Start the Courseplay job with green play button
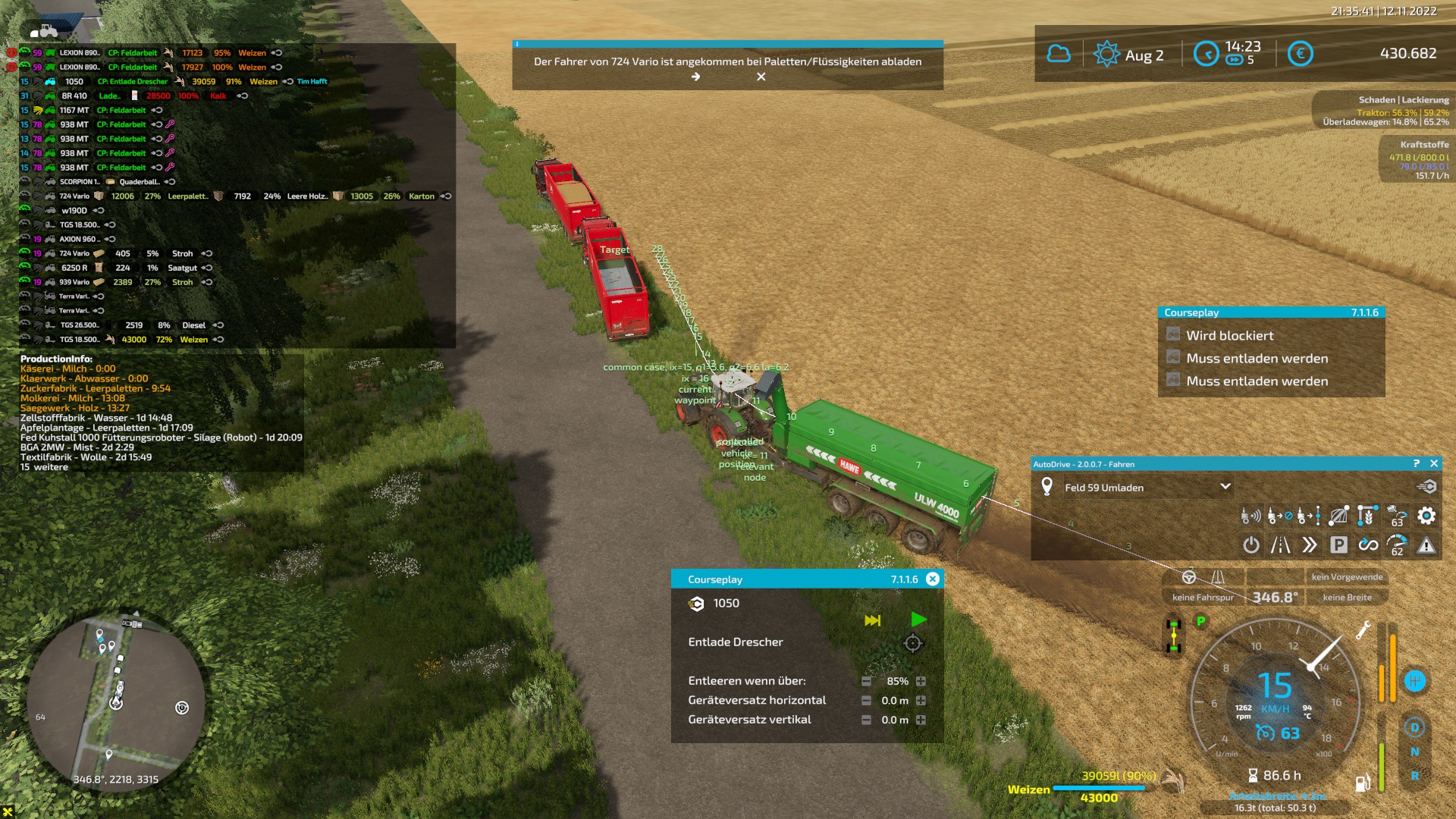The width and height of the screenshot is (1456, 819). pyautogui.click(x=918, y=620)
